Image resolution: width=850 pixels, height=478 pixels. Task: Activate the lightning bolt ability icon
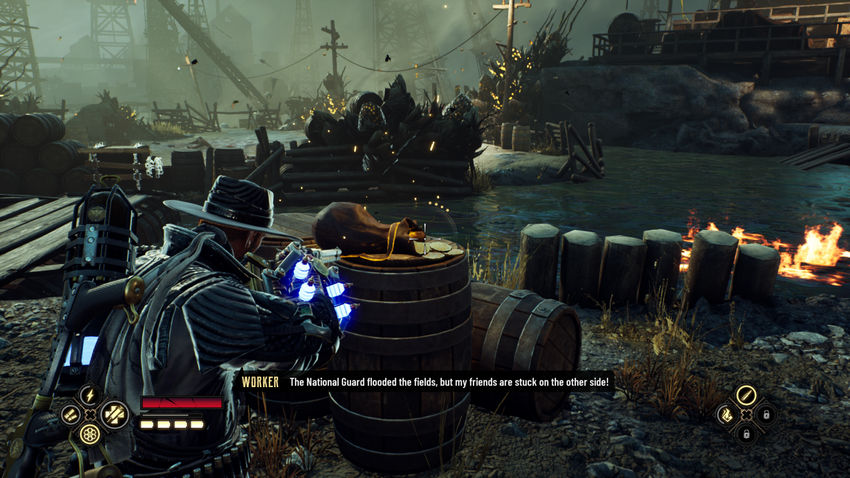point(90,395)
